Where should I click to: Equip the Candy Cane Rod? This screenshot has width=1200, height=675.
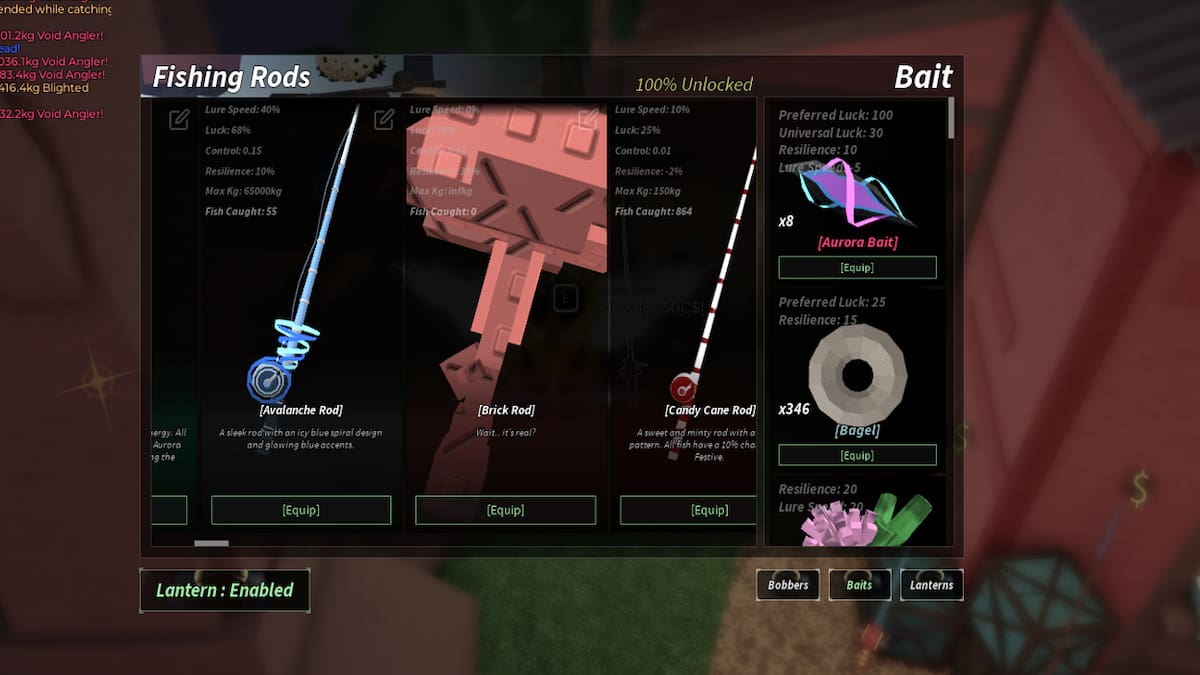[688, 510]
